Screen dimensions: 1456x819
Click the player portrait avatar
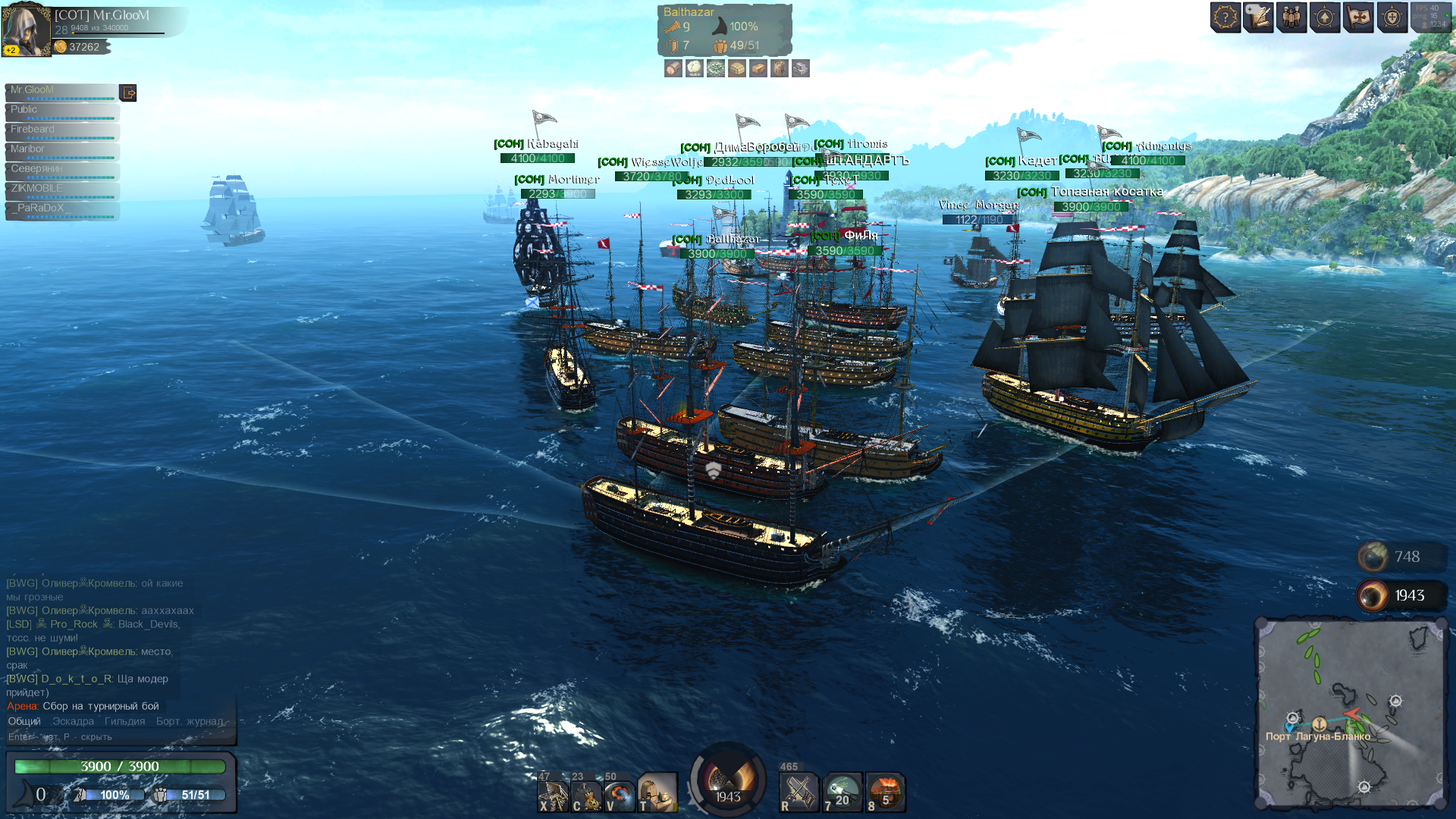coord(26,30)
